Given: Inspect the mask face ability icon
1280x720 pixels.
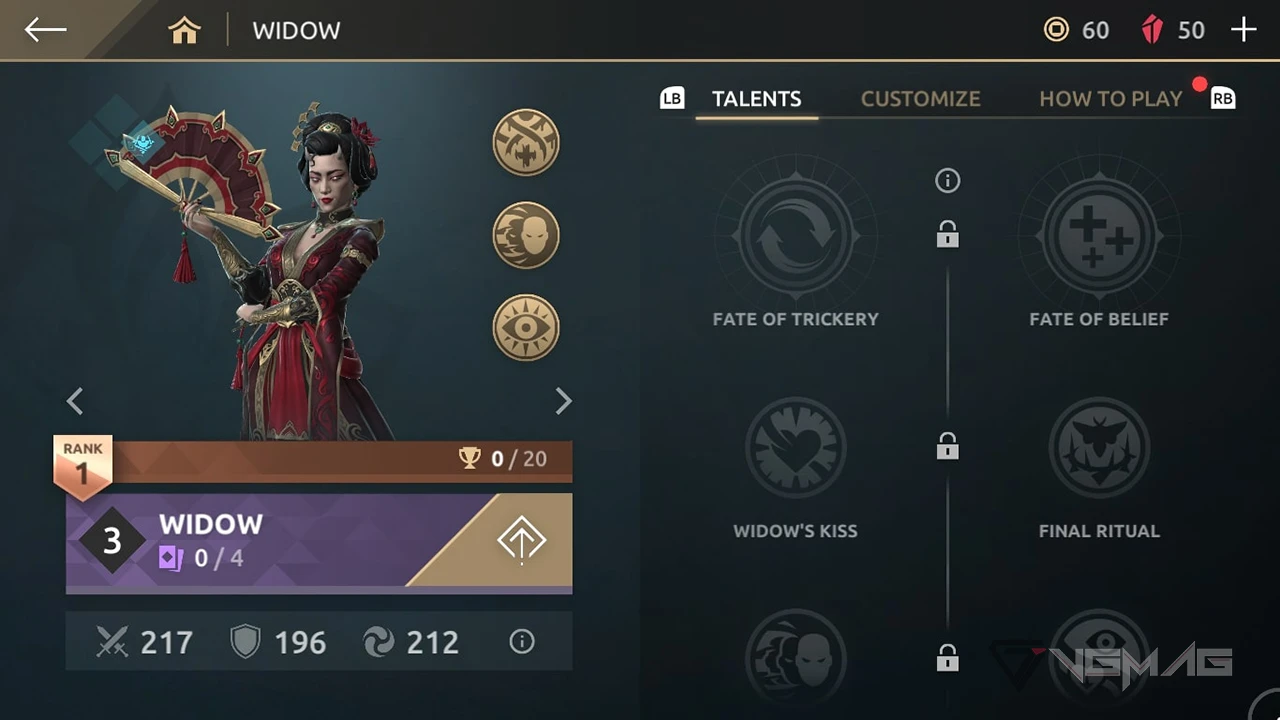Looking at the screenshot, I should pyautogui.click(x=526, y=236).
